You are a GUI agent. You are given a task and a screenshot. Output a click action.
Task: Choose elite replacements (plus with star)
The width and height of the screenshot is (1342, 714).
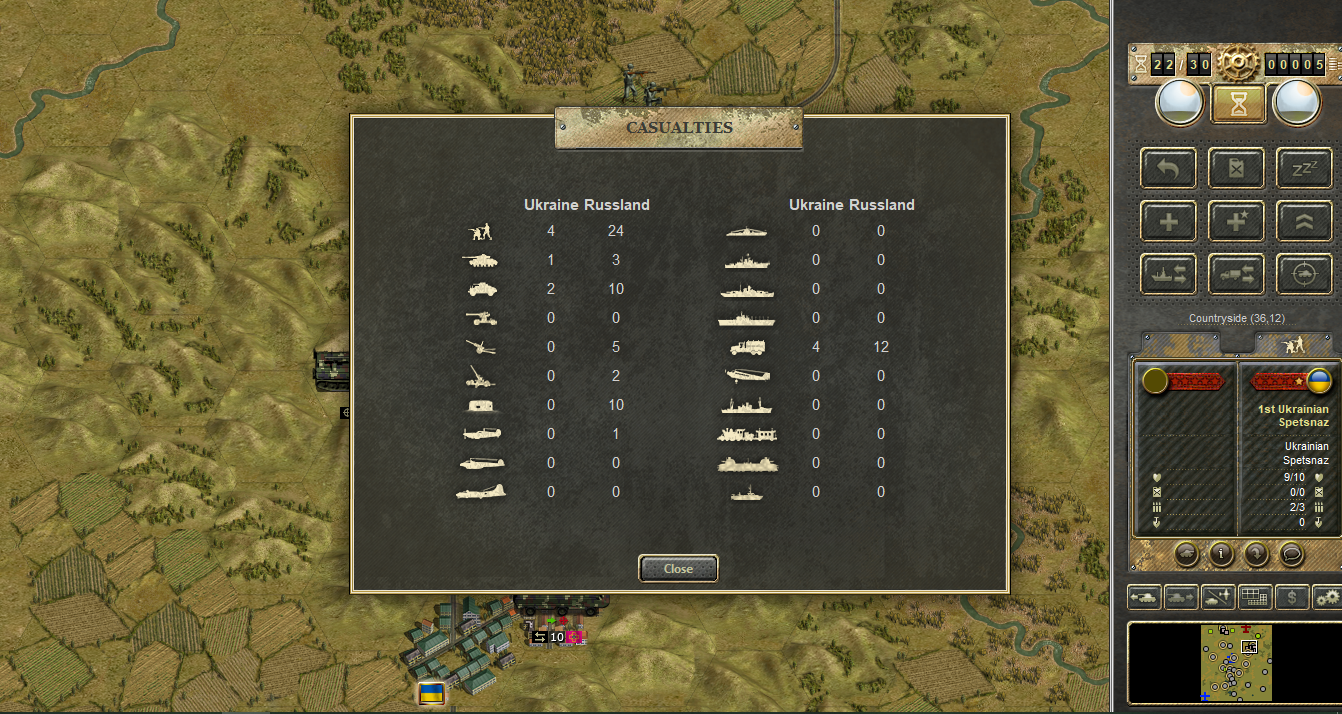[1236, 221]
